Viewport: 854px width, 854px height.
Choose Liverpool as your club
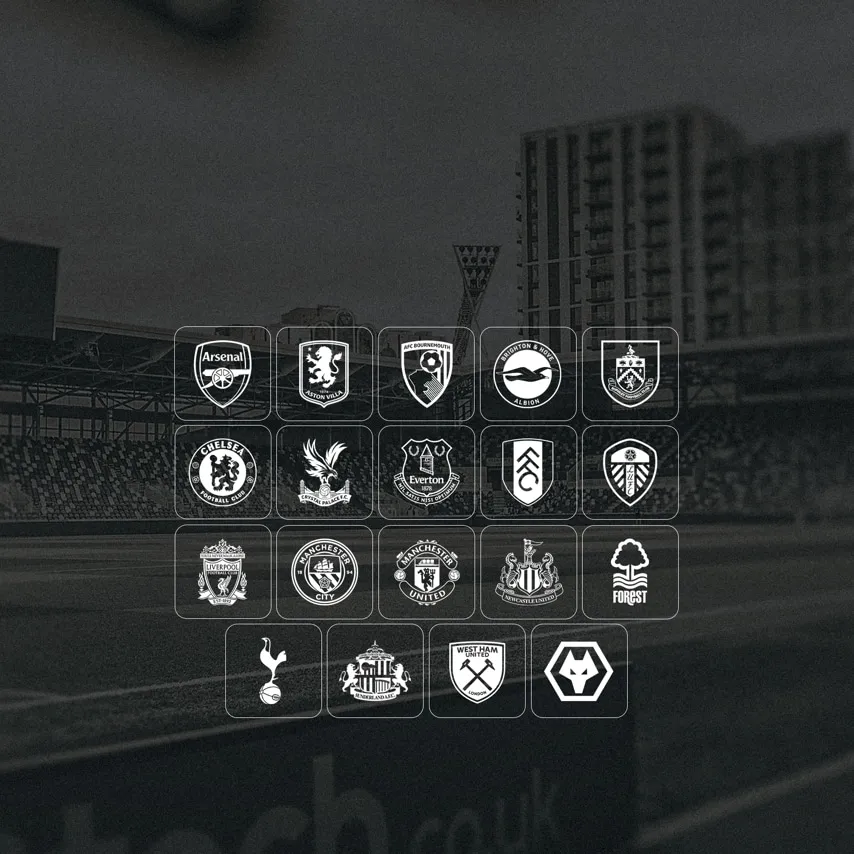pyautogui.click(x=222, y=572)
